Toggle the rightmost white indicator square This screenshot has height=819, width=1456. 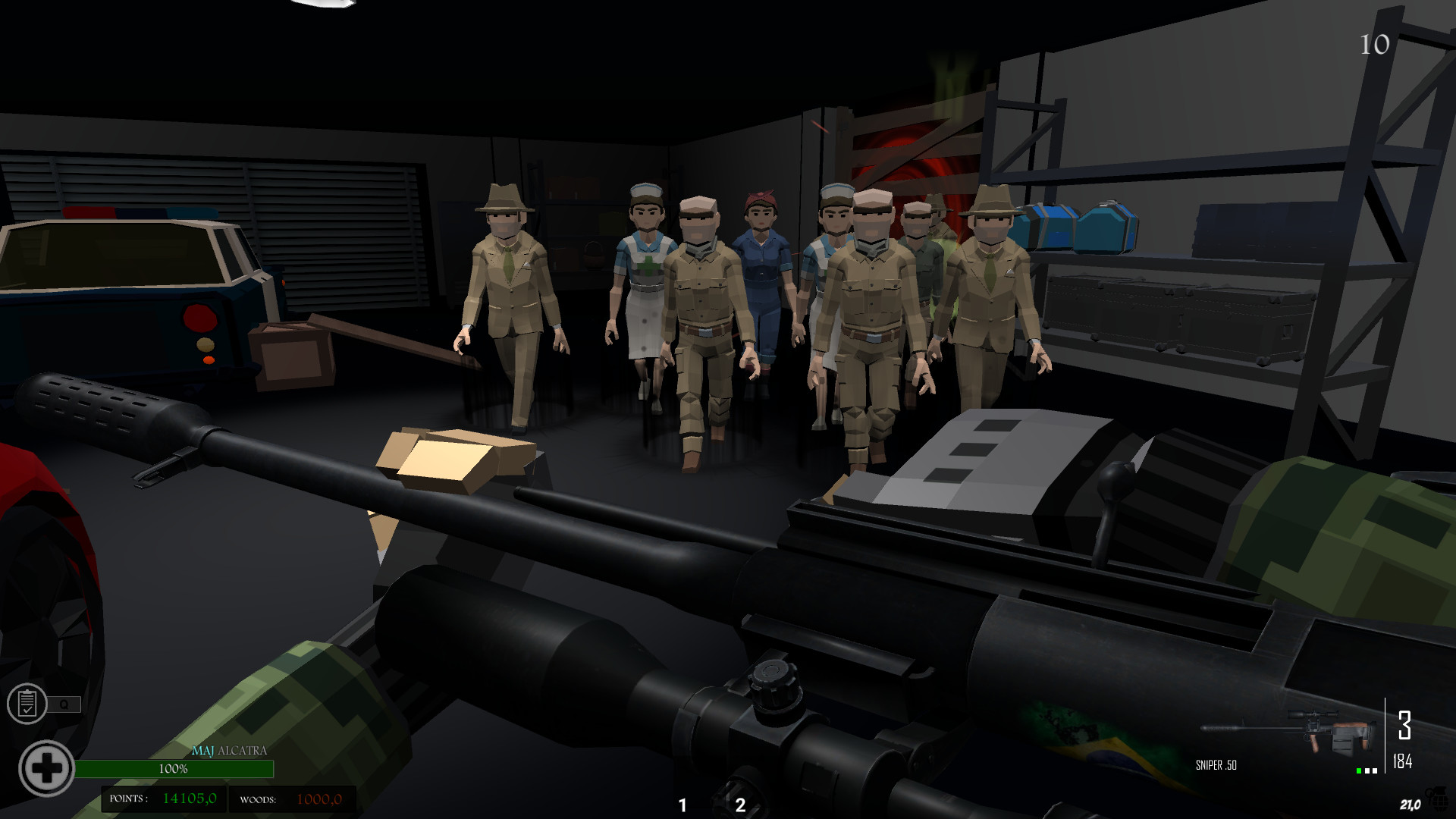(x=1375, y=771)
